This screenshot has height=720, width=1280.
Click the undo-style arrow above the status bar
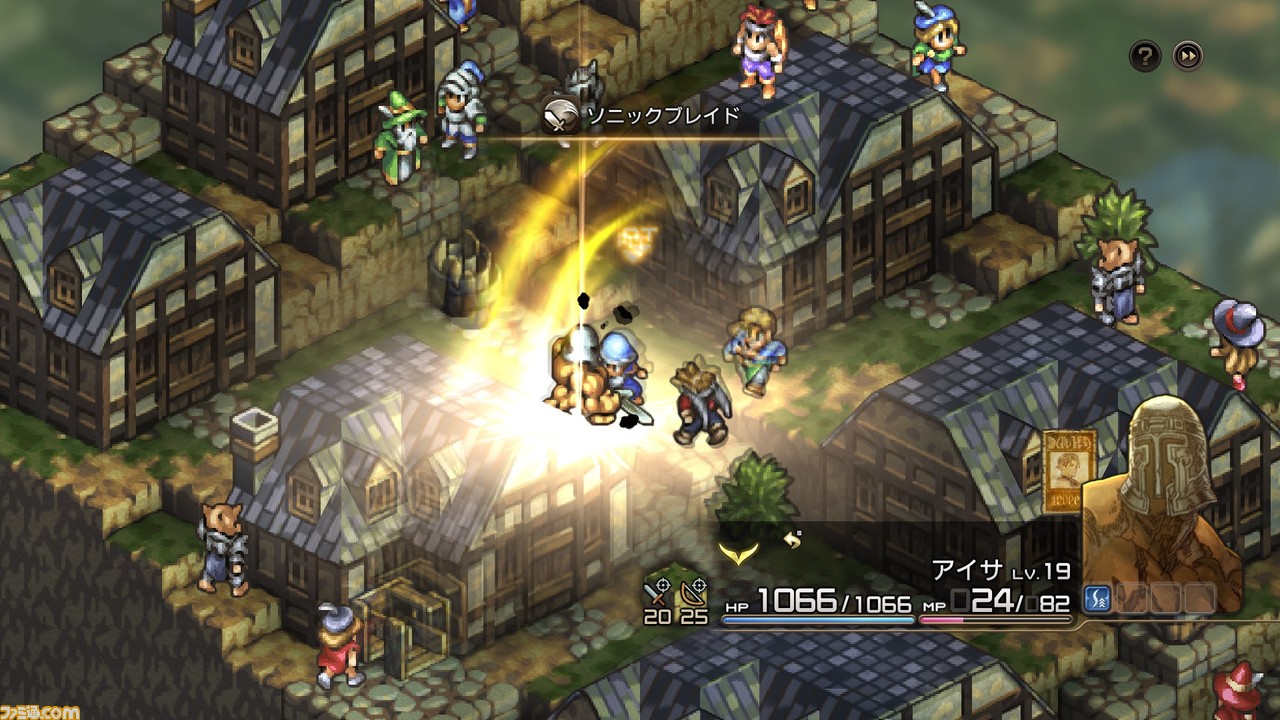click(790, 540)
